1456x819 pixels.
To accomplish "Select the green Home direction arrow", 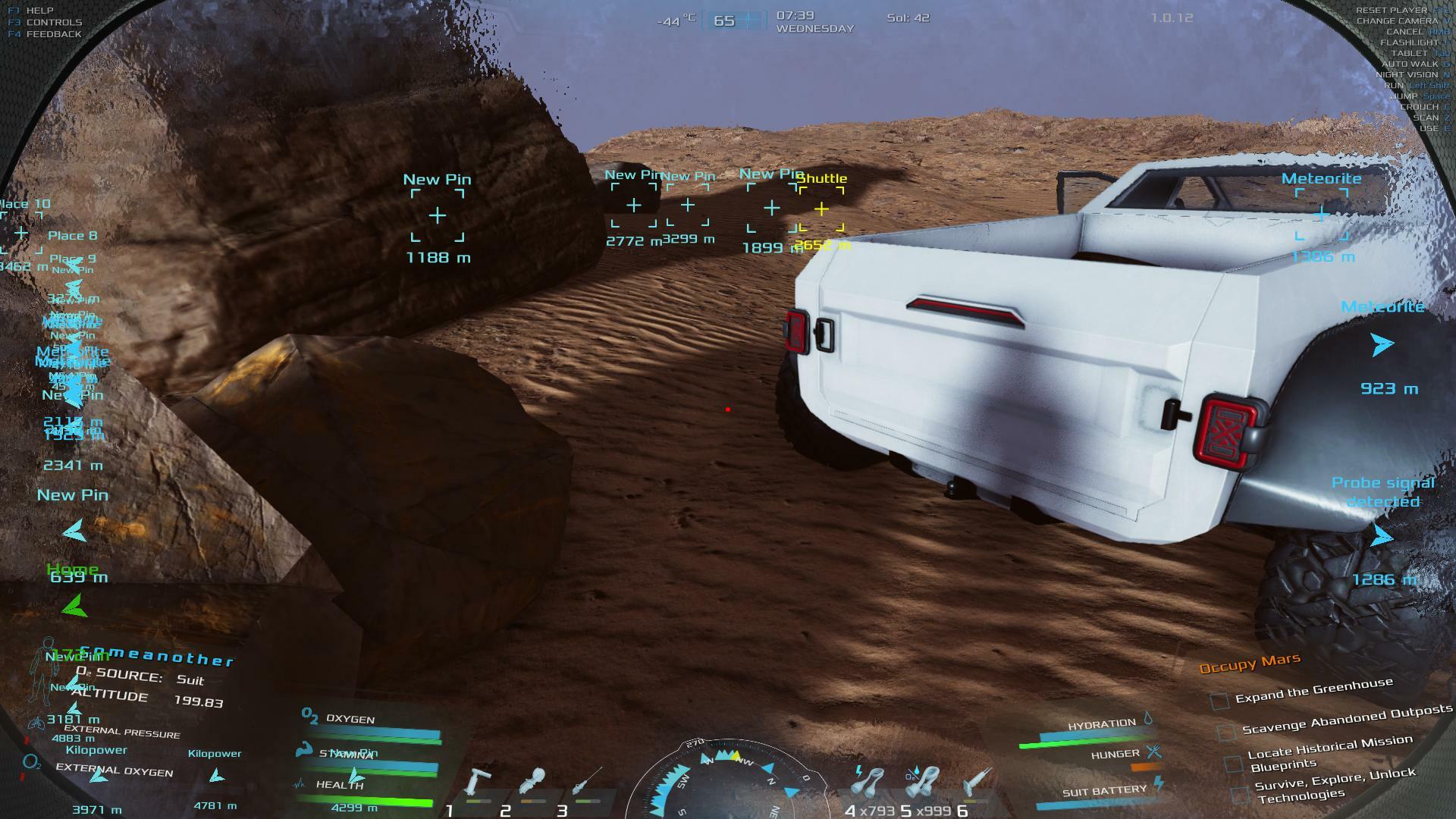I will (74, 606).
